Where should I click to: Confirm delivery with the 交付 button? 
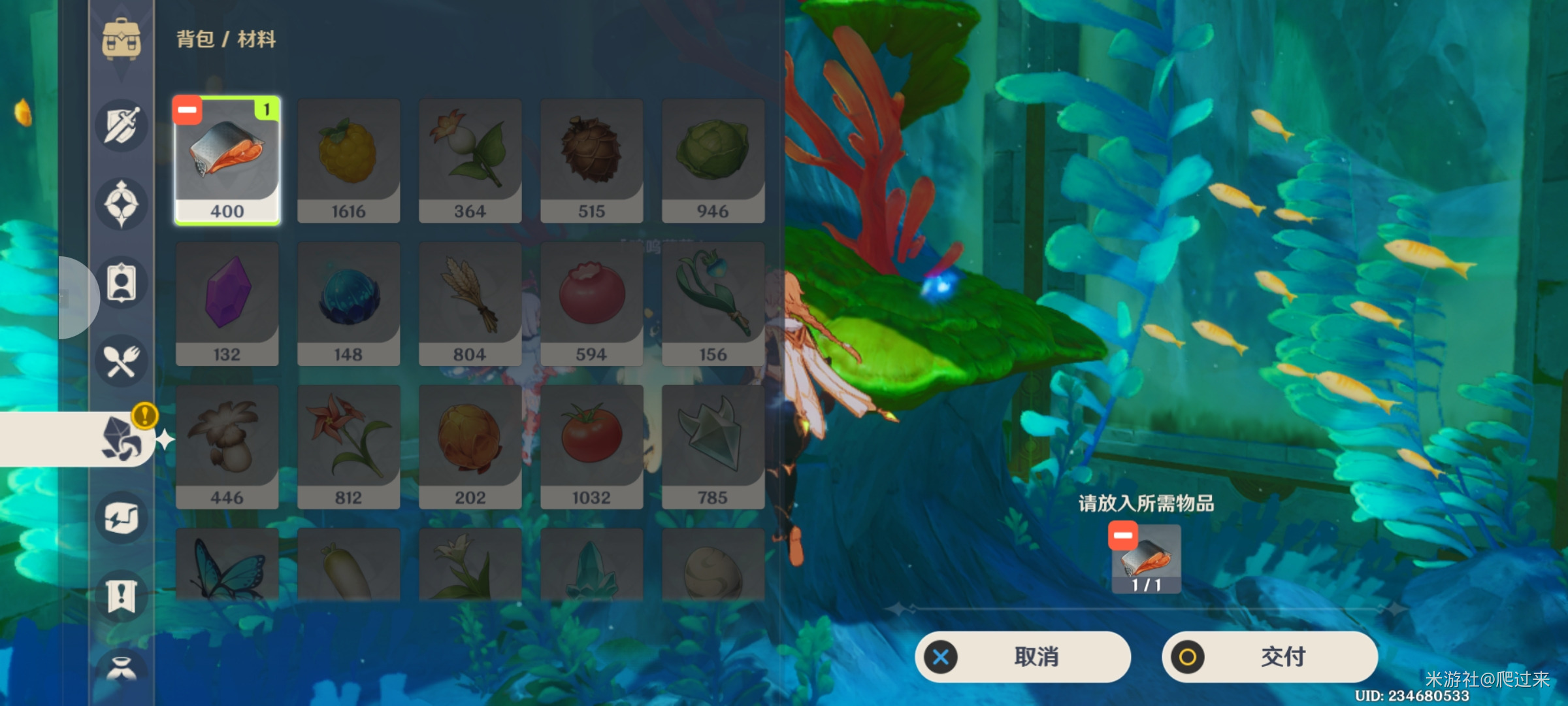[1269, 656]
